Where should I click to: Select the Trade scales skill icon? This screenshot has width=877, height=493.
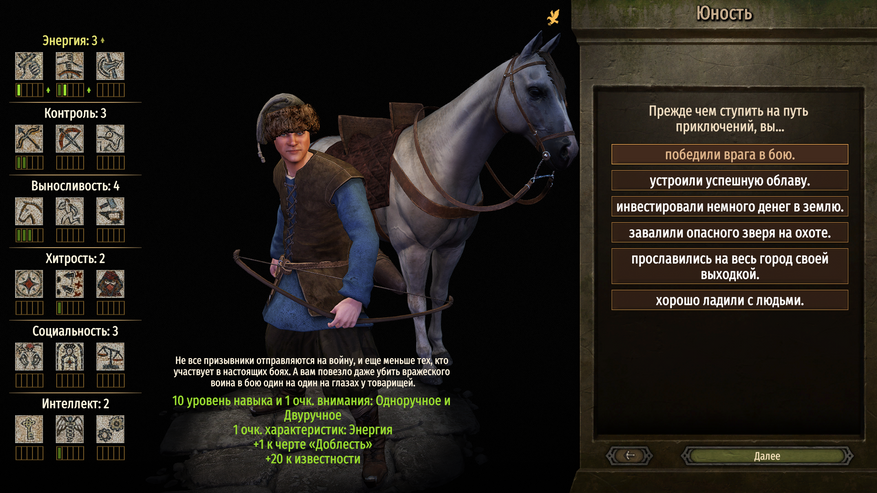(x=110, y=356)
